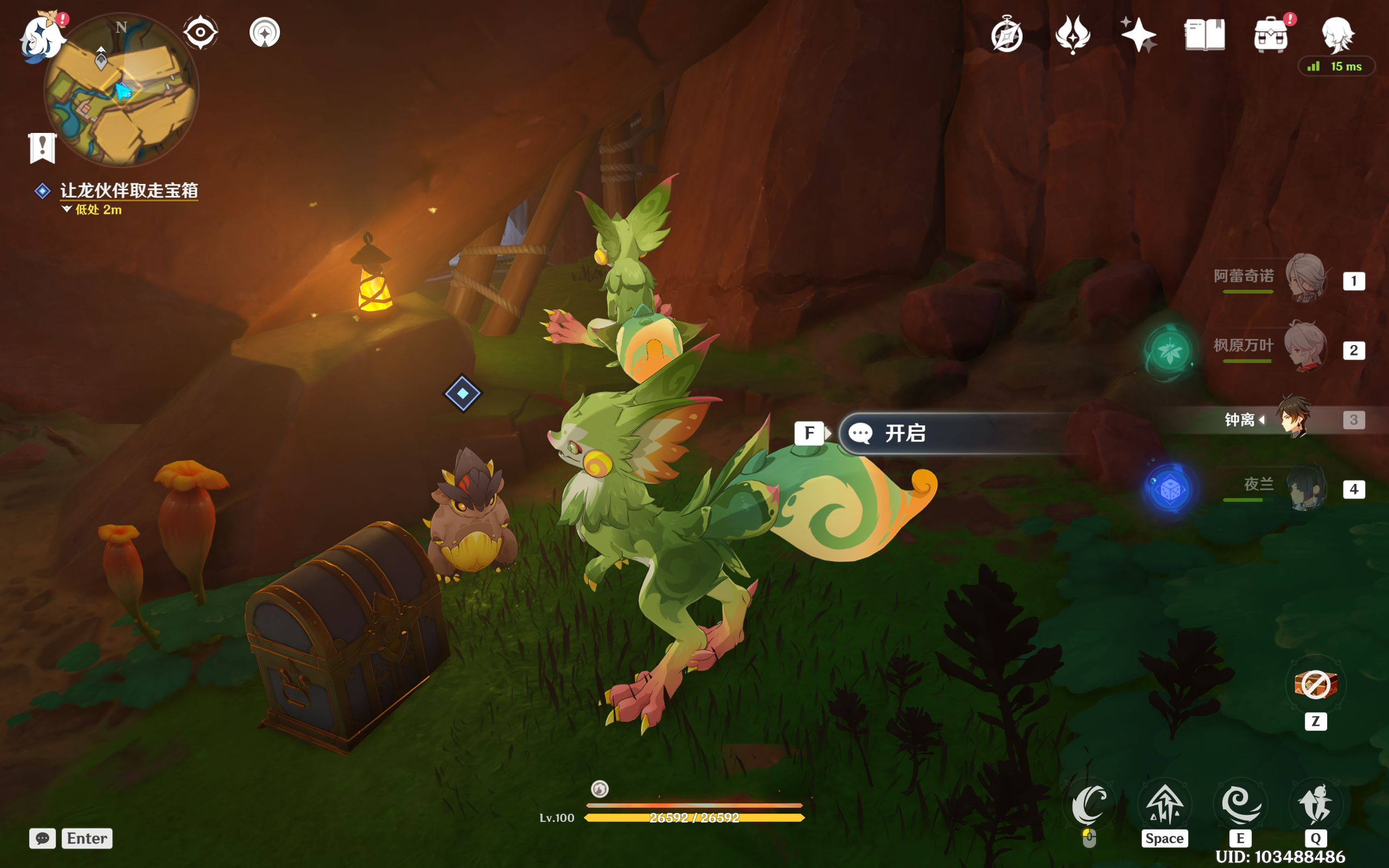Open the round icon right of the eye
The image size is (1389, 868).
(265, 32)
